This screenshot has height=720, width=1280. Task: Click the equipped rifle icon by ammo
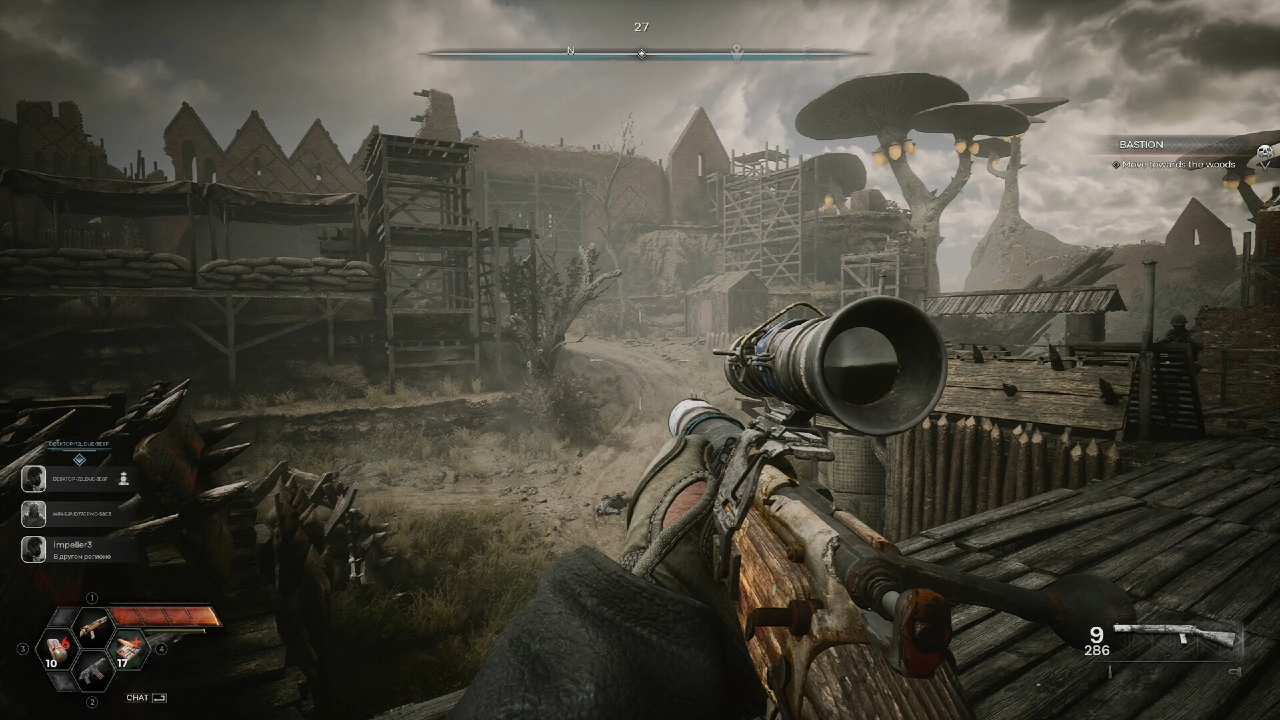1176,636
